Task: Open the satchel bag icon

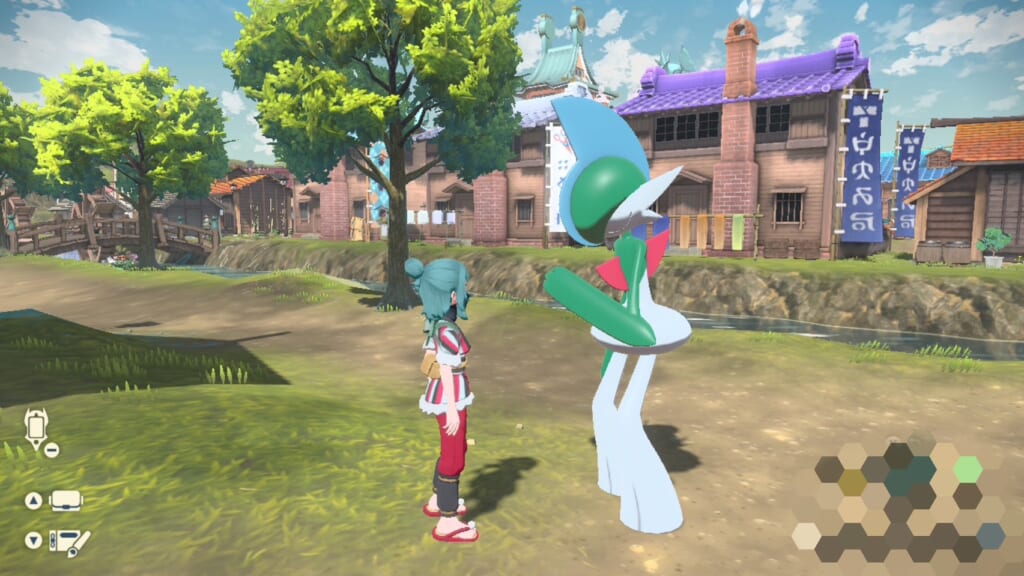Action: coord(66,500)
